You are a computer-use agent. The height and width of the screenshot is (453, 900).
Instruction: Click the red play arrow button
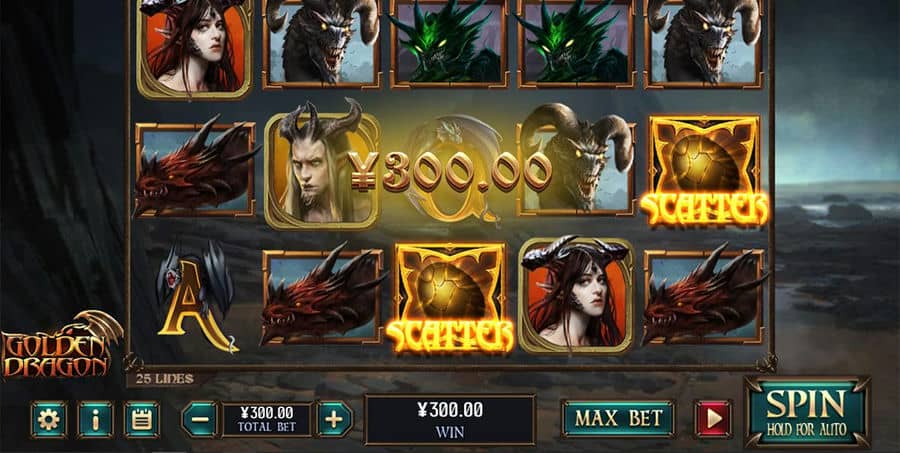(x=713, y=418)
